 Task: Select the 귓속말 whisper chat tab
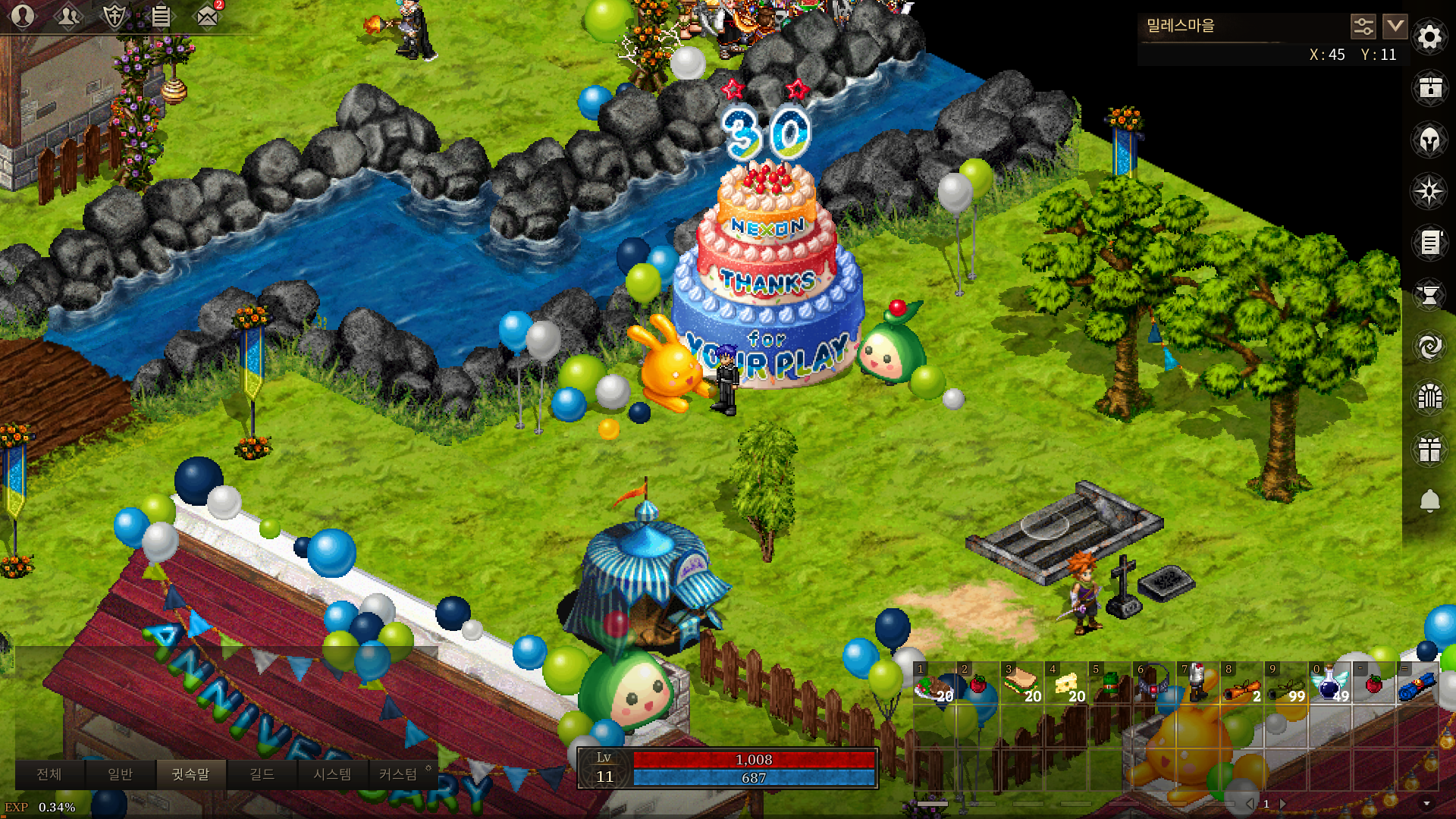tap(190, 774)
